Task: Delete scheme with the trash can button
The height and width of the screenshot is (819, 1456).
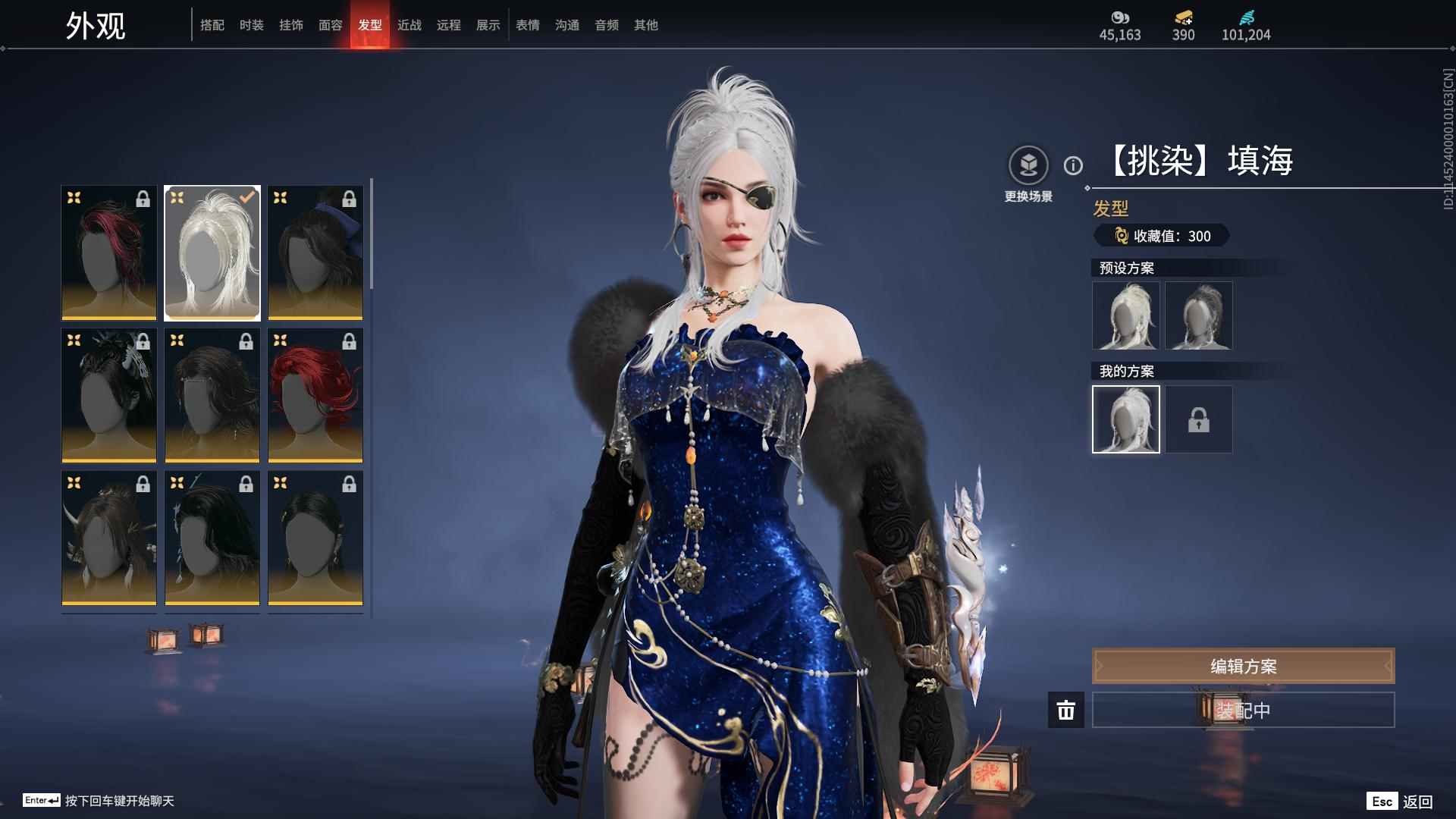Action: point(1065,710)
